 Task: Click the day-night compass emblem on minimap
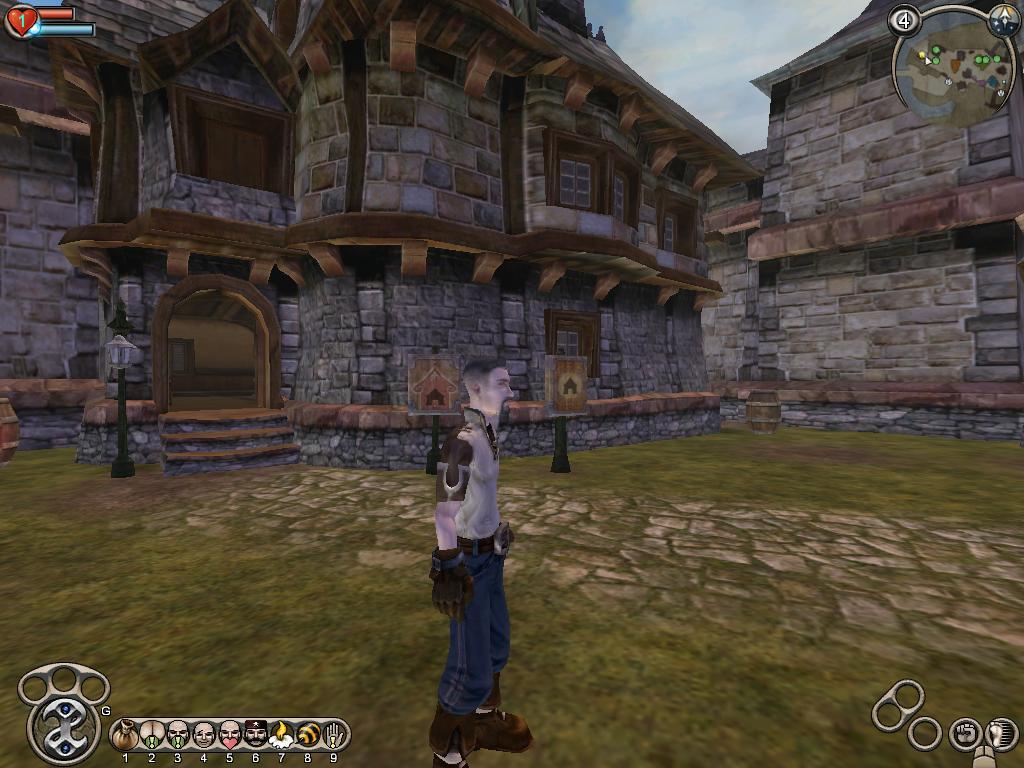pos(1003,21)
